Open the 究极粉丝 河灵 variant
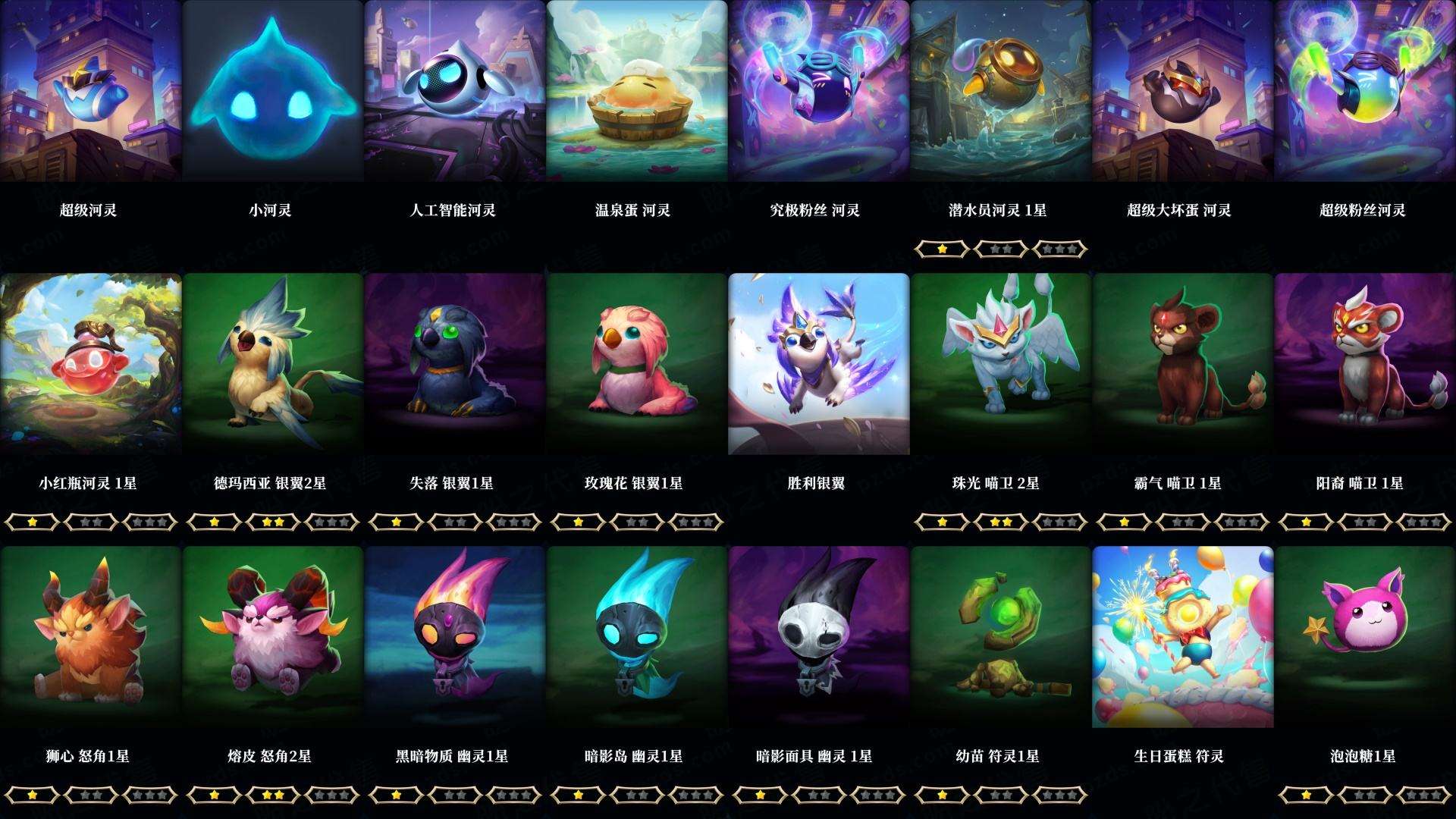Screen dimensions: 1456x819 pyautogui.click(x=819, y=91)
